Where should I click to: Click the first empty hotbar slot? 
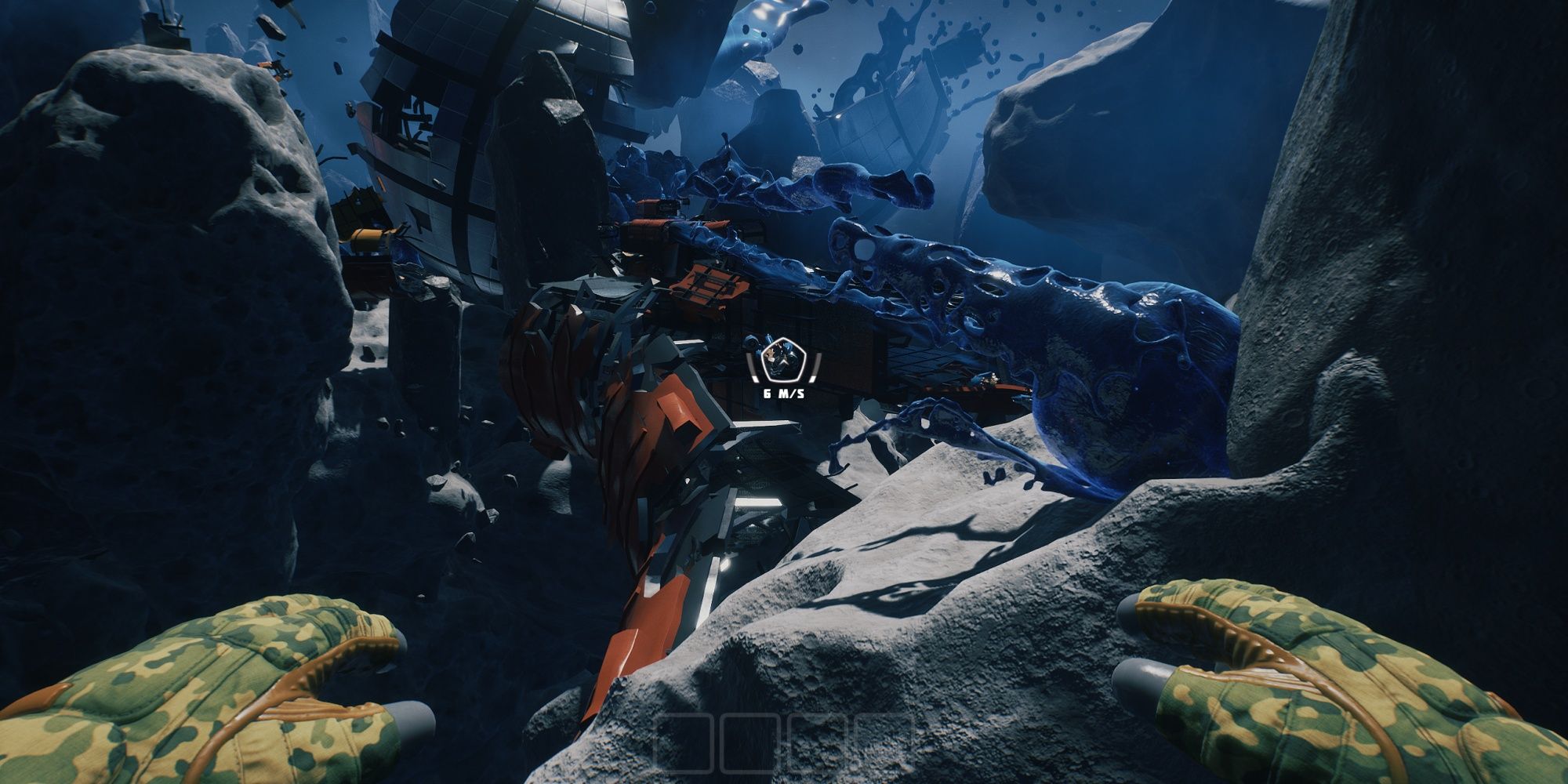tap(684, 745)
